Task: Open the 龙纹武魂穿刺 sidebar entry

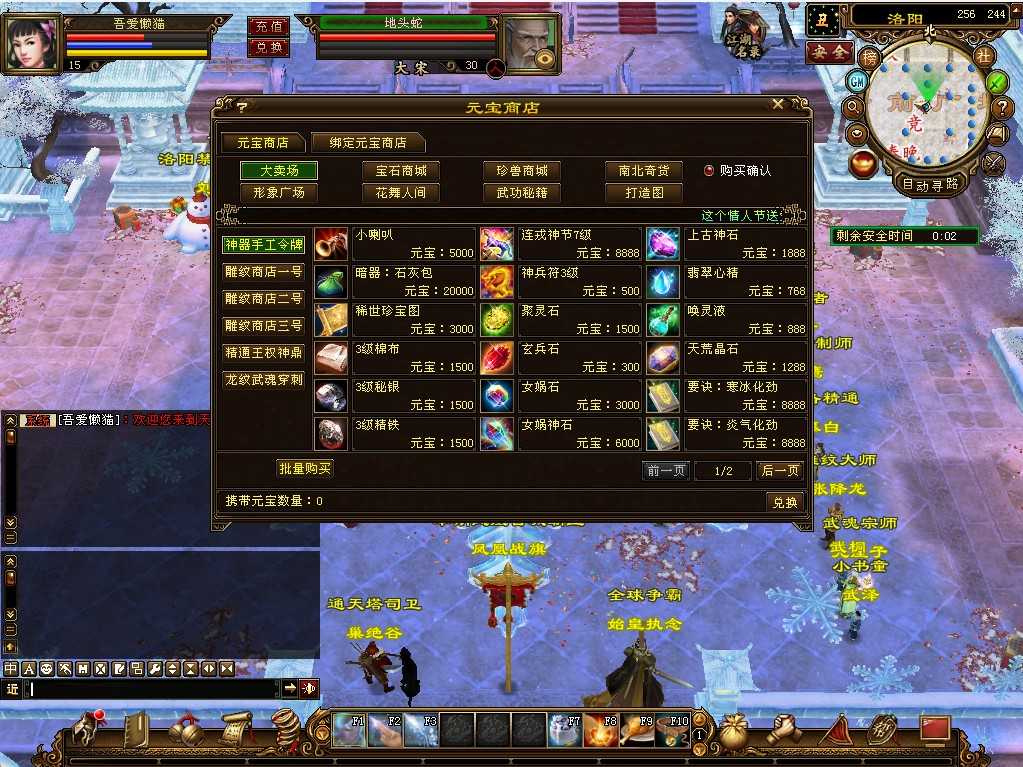Action: 263,380
